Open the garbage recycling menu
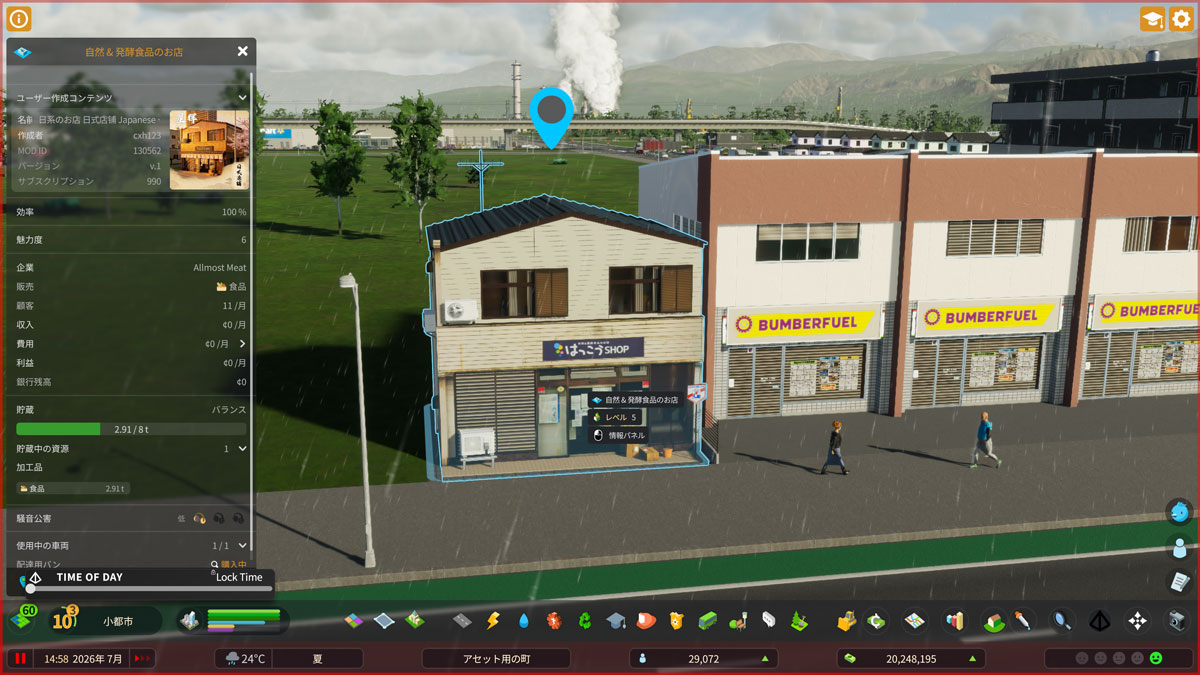This screenshot has width=1200, height=675. (584, 621)
